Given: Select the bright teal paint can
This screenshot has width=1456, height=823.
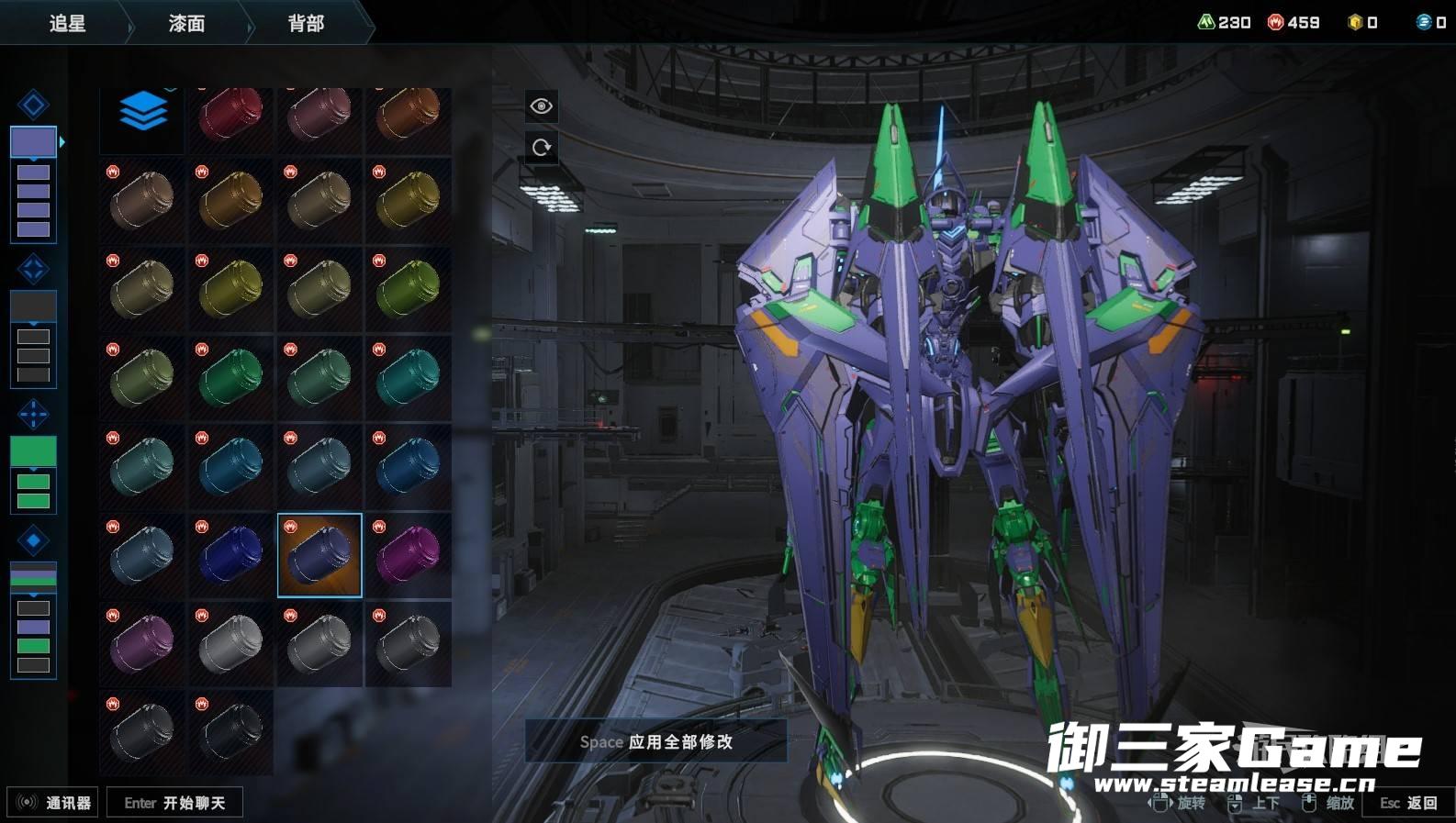Looking at the screenshot, I should (x=408, y=377).
